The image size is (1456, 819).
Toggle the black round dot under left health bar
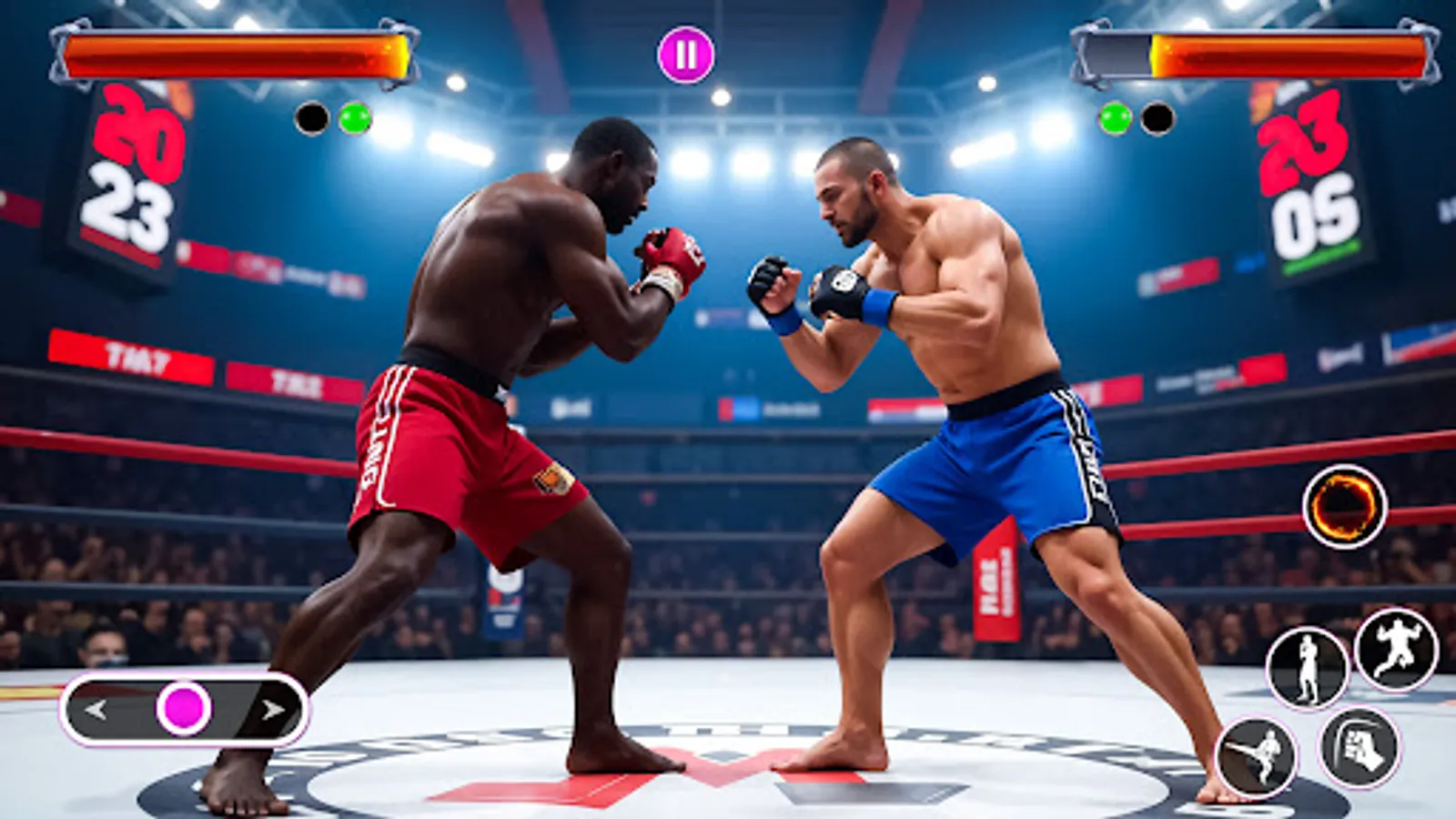[x=310, y=116]
